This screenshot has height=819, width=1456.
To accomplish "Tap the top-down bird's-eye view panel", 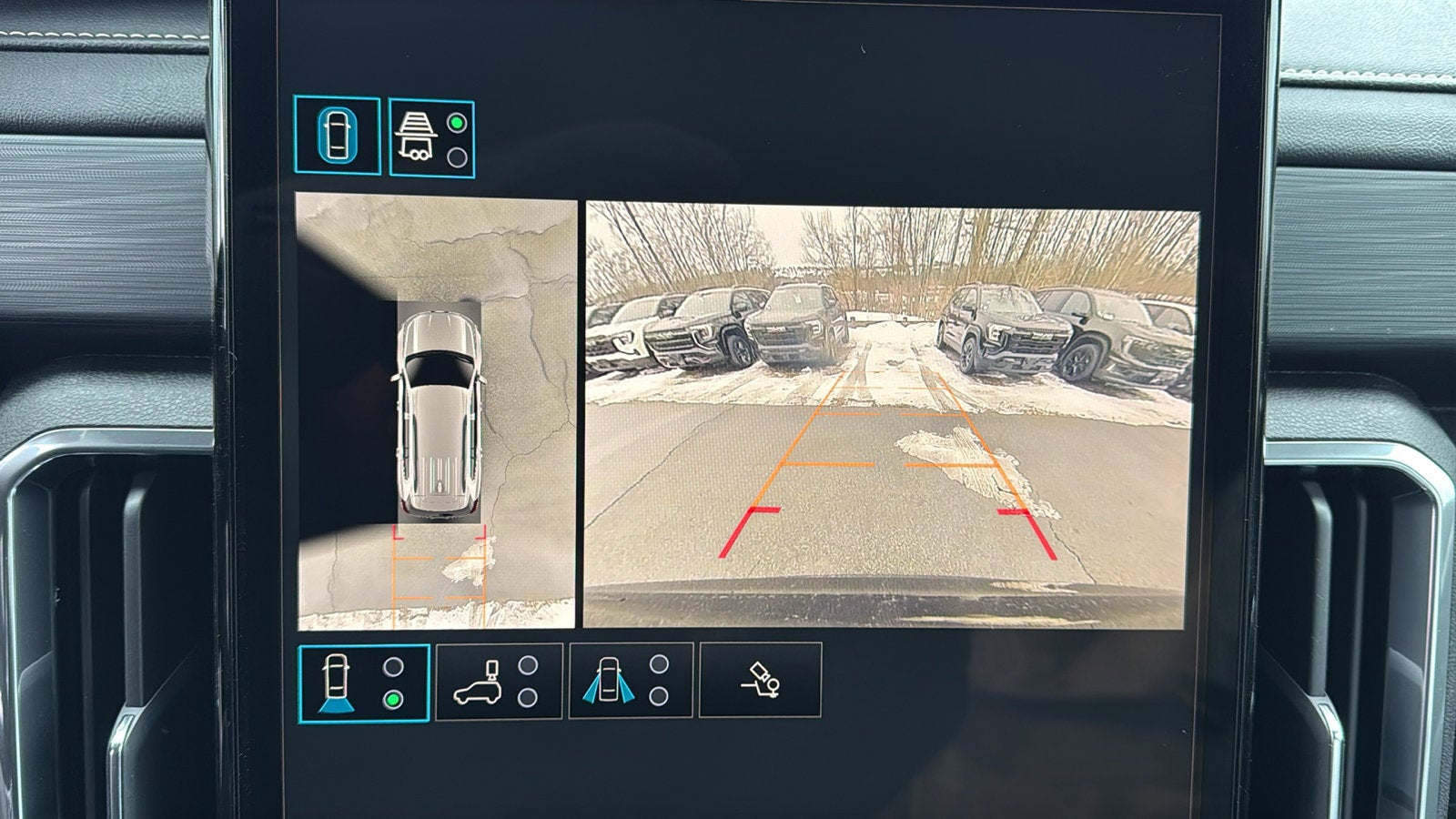I will [x=437, y=411].
